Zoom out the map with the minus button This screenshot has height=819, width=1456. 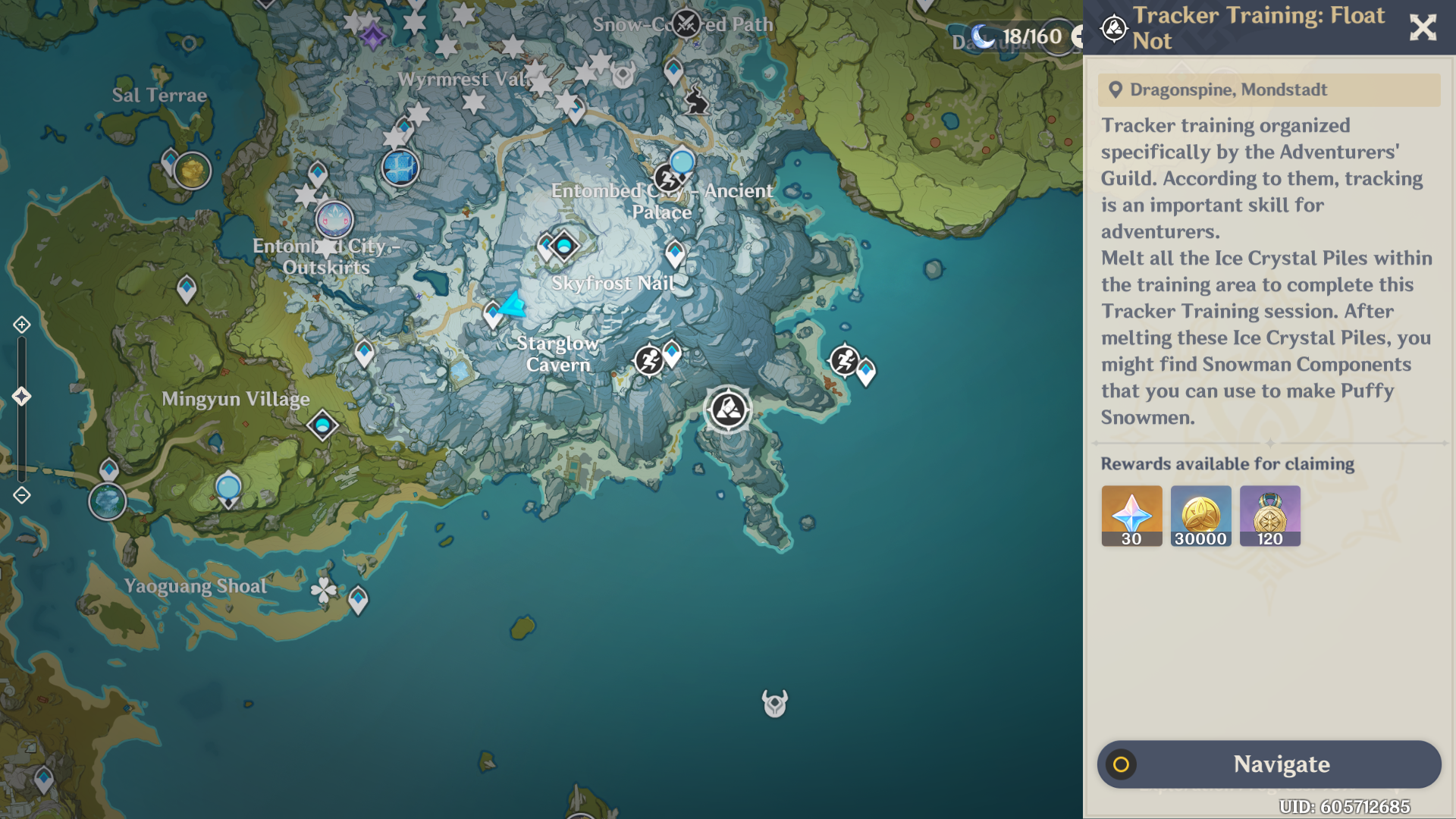[21, 495]
